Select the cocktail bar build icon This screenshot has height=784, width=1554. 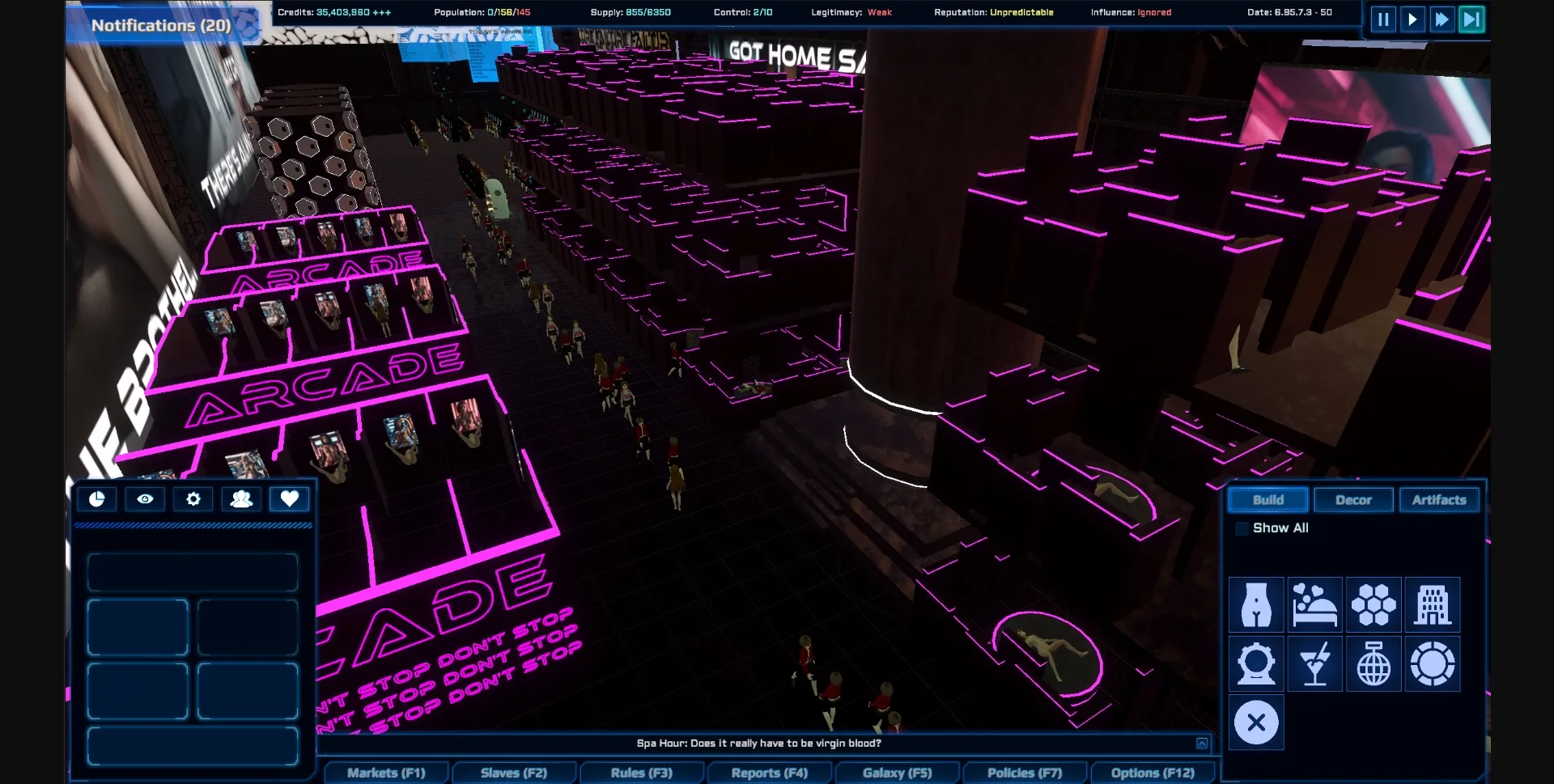pos(1314,663)
